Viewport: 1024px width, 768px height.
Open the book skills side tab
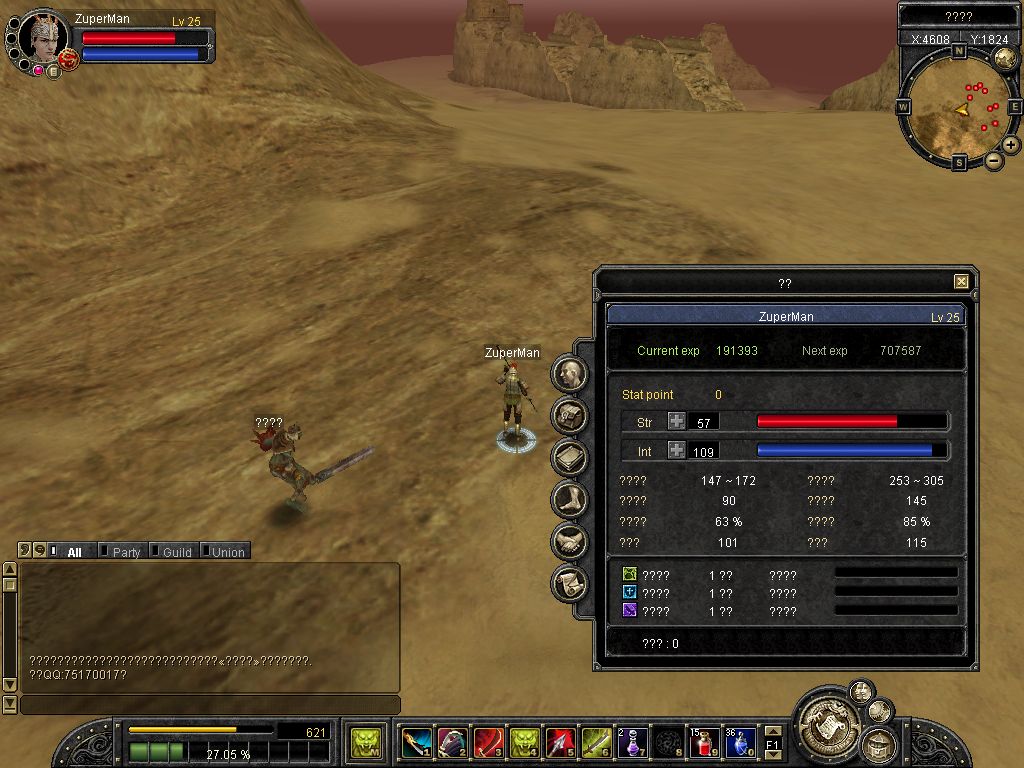pos(569,457)
